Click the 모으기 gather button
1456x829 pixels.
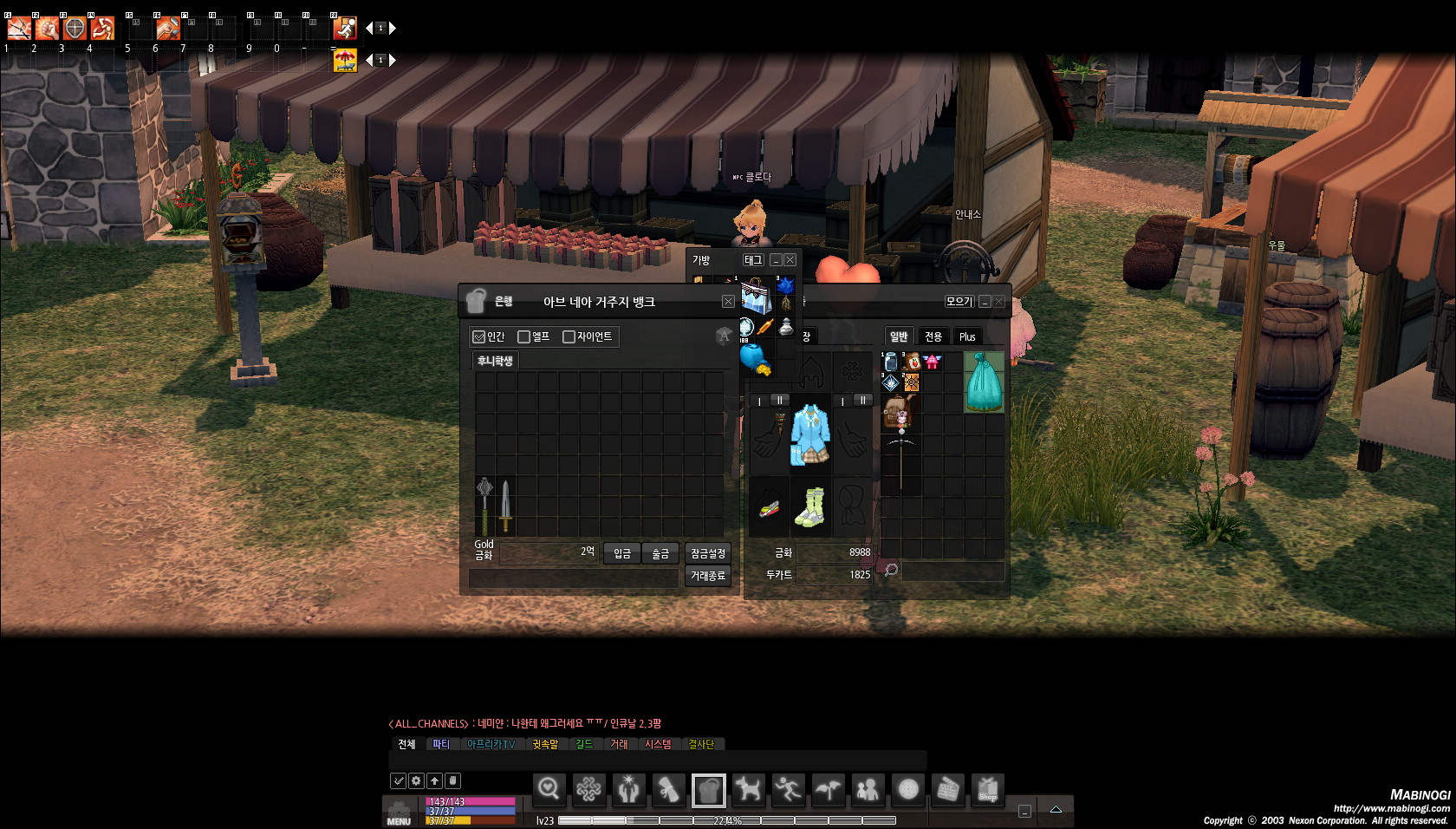(959, 302)
